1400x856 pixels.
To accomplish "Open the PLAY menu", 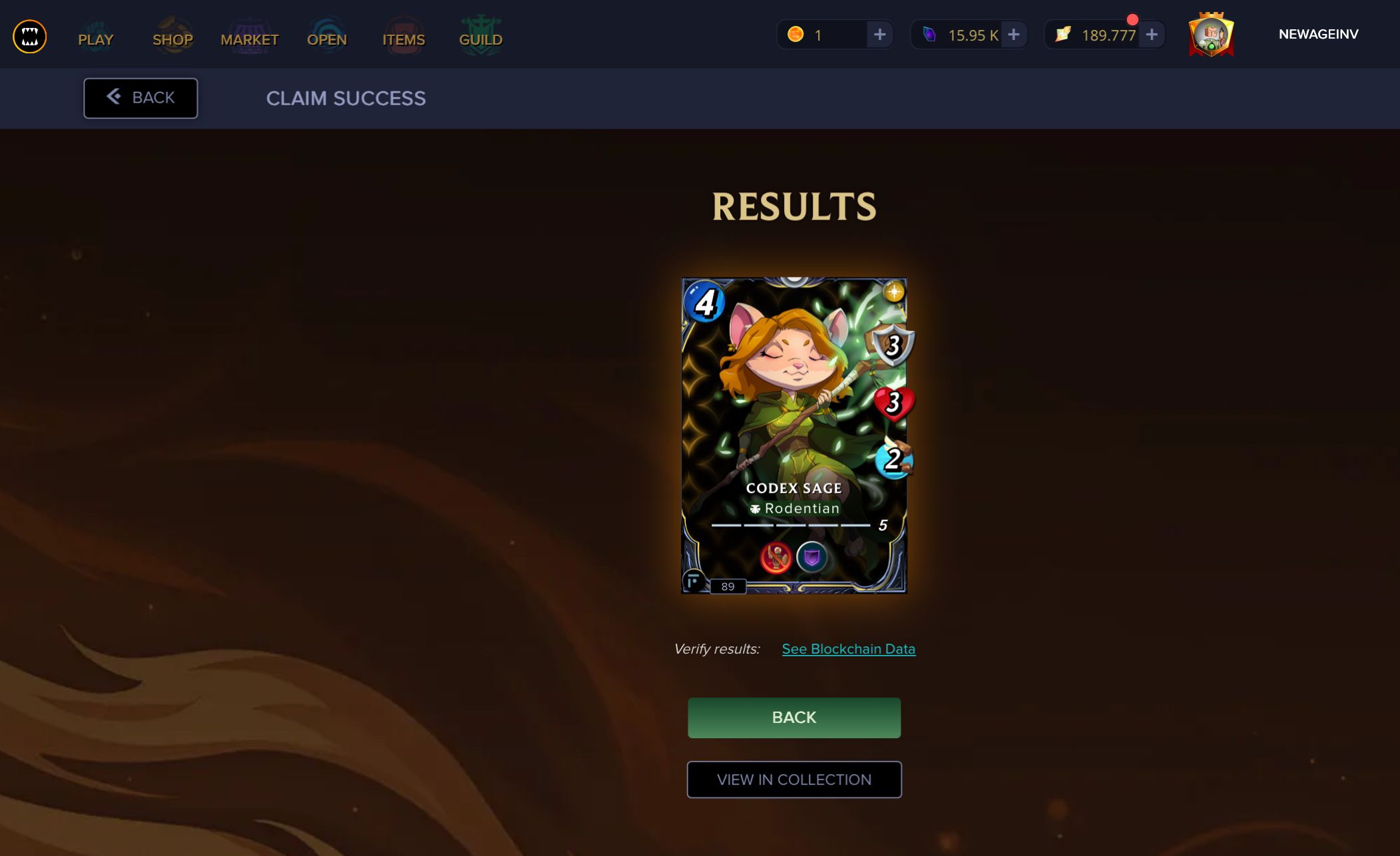I will tap(95, 39).
